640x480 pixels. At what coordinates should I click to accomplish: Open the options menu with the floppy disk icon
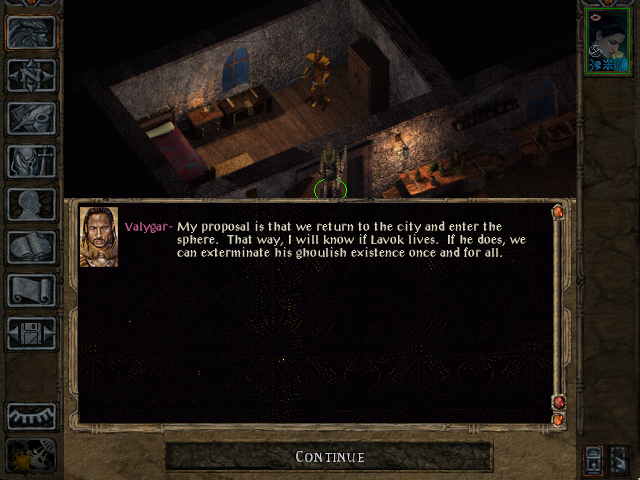click(31, 333)
